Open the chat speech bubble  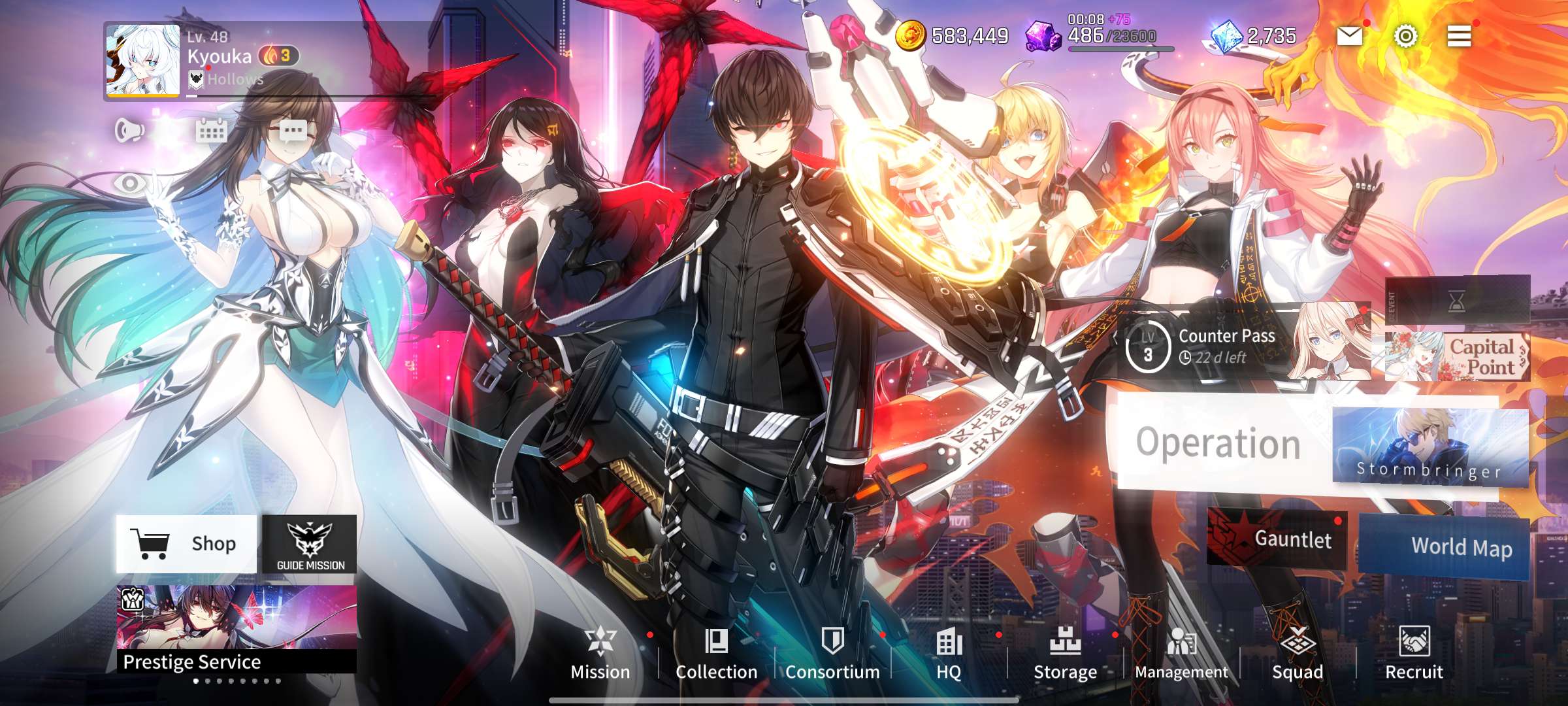pyautogui.click(x=293, y=131)
